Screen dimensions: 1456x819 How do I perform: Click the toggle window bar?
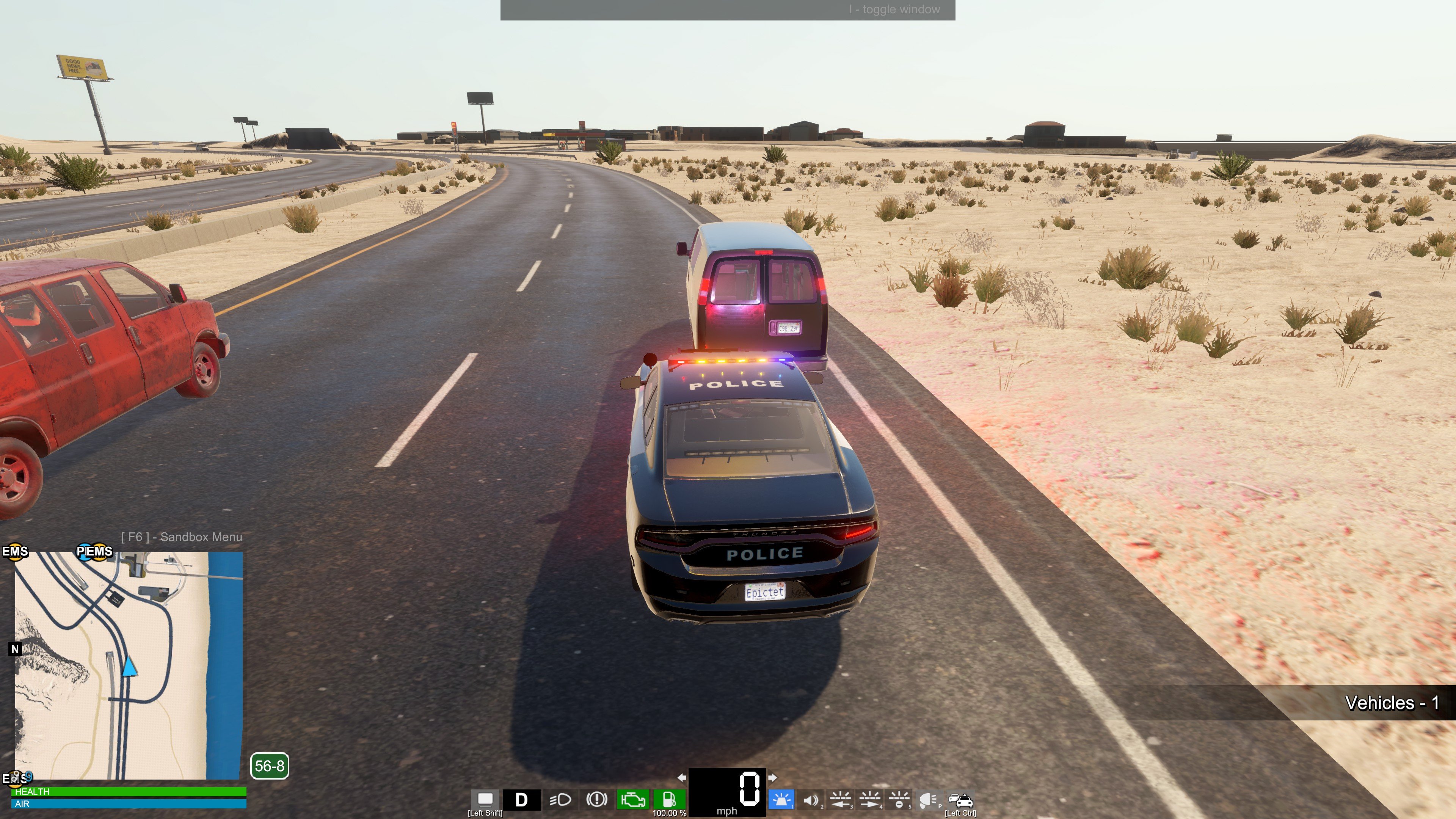pyautogui.click(x=728, y=9)
